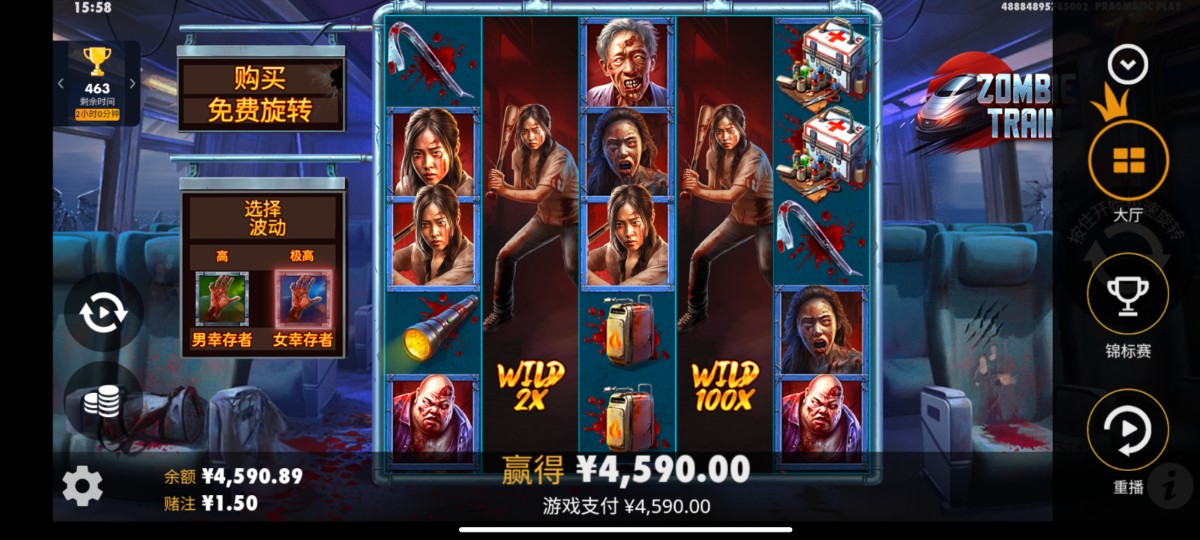Image resolution: width=1200 pixels, height=540 pixels.
Task: Open the gear settings menu
Action: coord(82,486)
